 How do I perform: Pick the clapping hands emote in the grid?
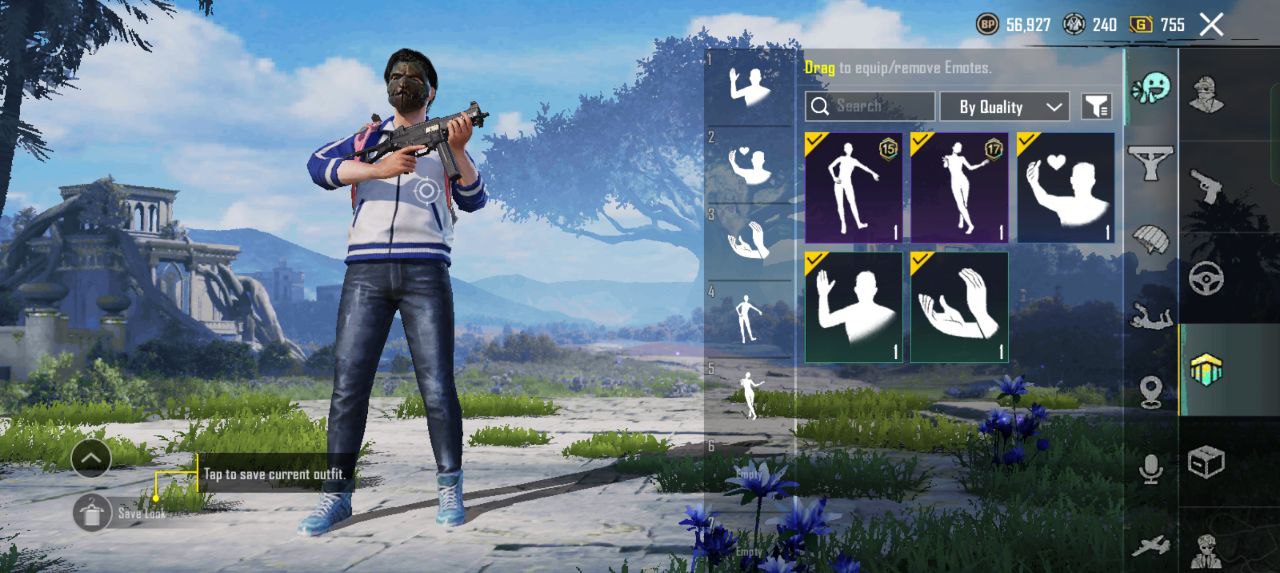tap(959, 306)
